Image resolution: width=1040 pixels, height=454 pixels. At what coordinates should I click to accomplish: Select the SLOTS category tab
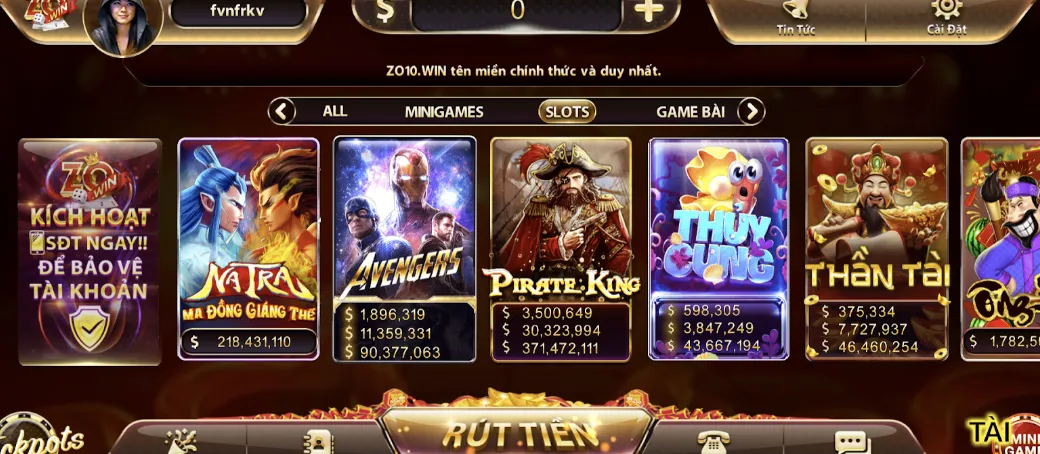click(x=567, y=112)
